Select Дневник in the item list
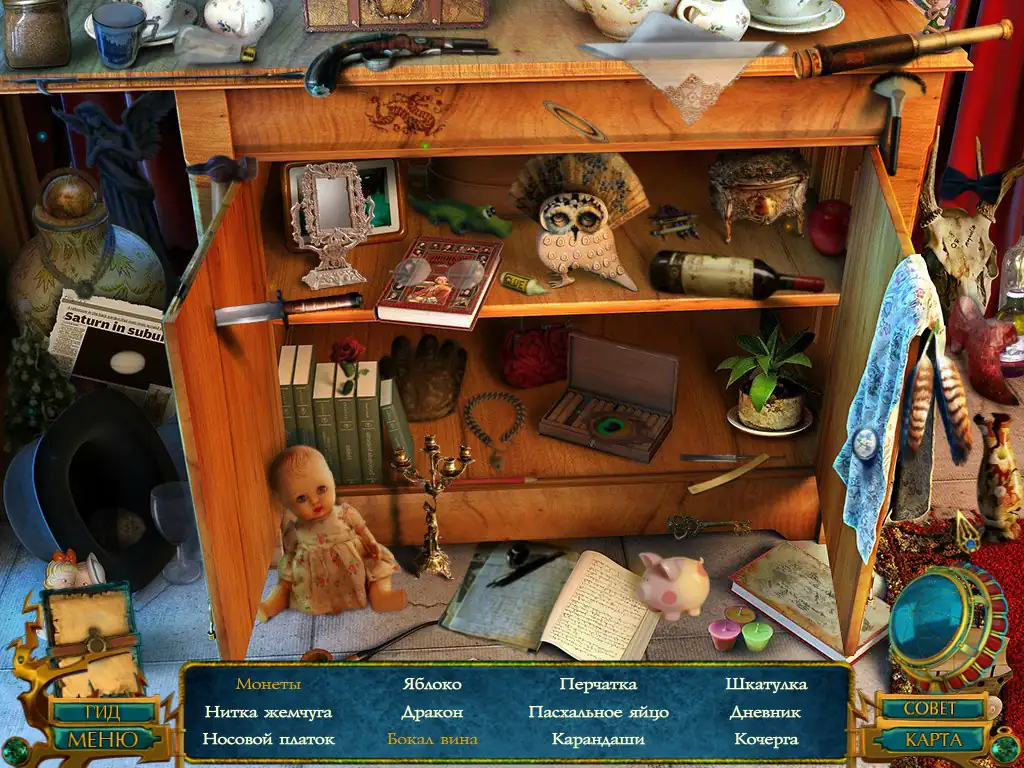This screenshot has height=768, width=1024. point(766,713)
